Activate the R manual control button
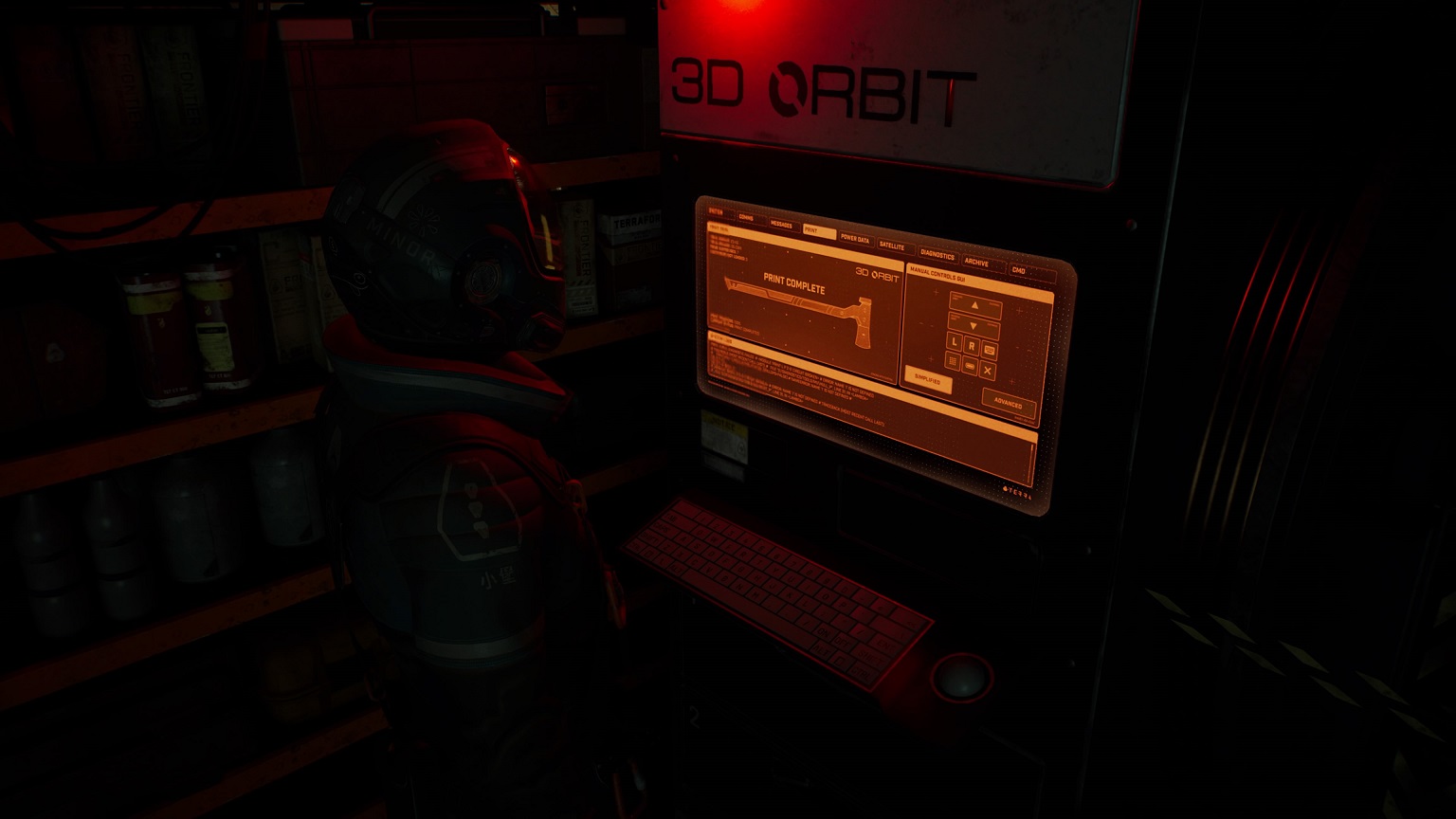 click(972, 347)
